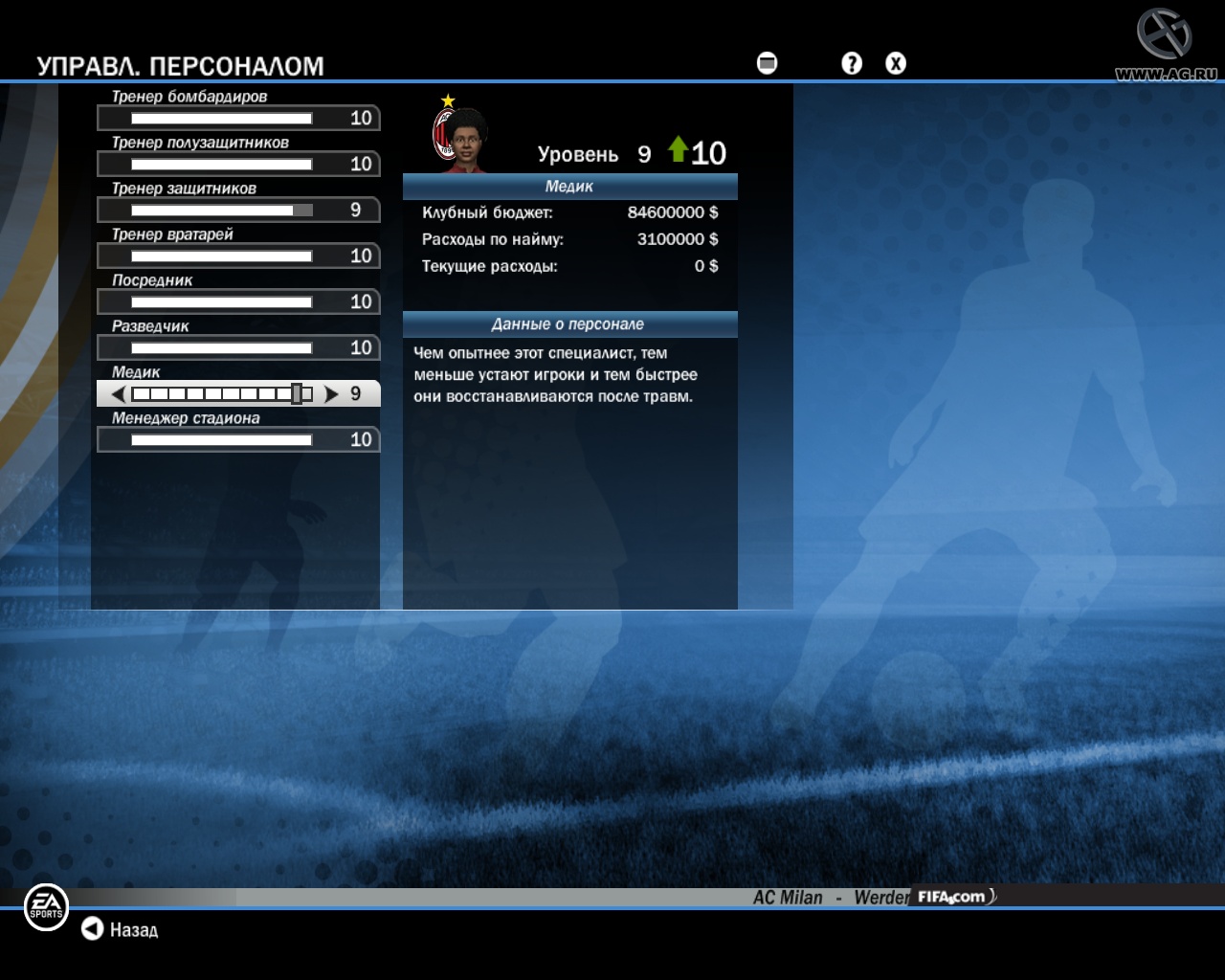This screenshot has height=980, width=1225.
Task: Click the left arrow to lower Медик level
Action: coord(117,392)
